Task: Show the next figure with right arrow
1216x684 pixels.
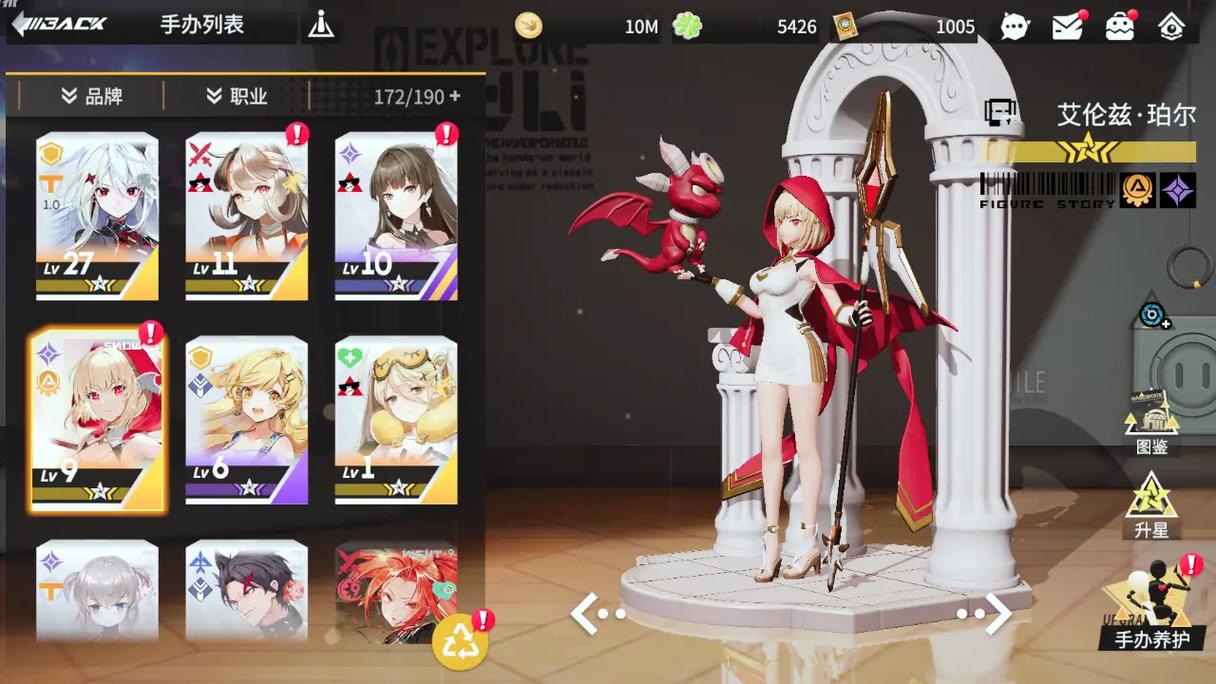Action: tap(986, 613)
